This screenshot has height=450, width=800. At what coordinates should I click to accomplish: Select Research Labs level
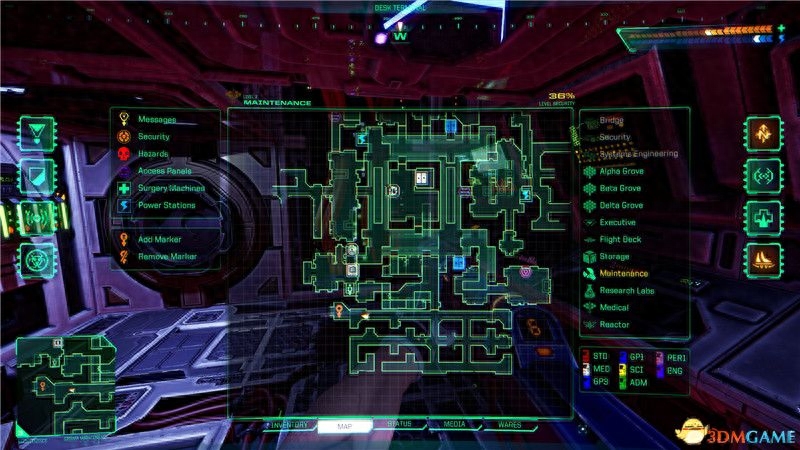tap(626, 290)
